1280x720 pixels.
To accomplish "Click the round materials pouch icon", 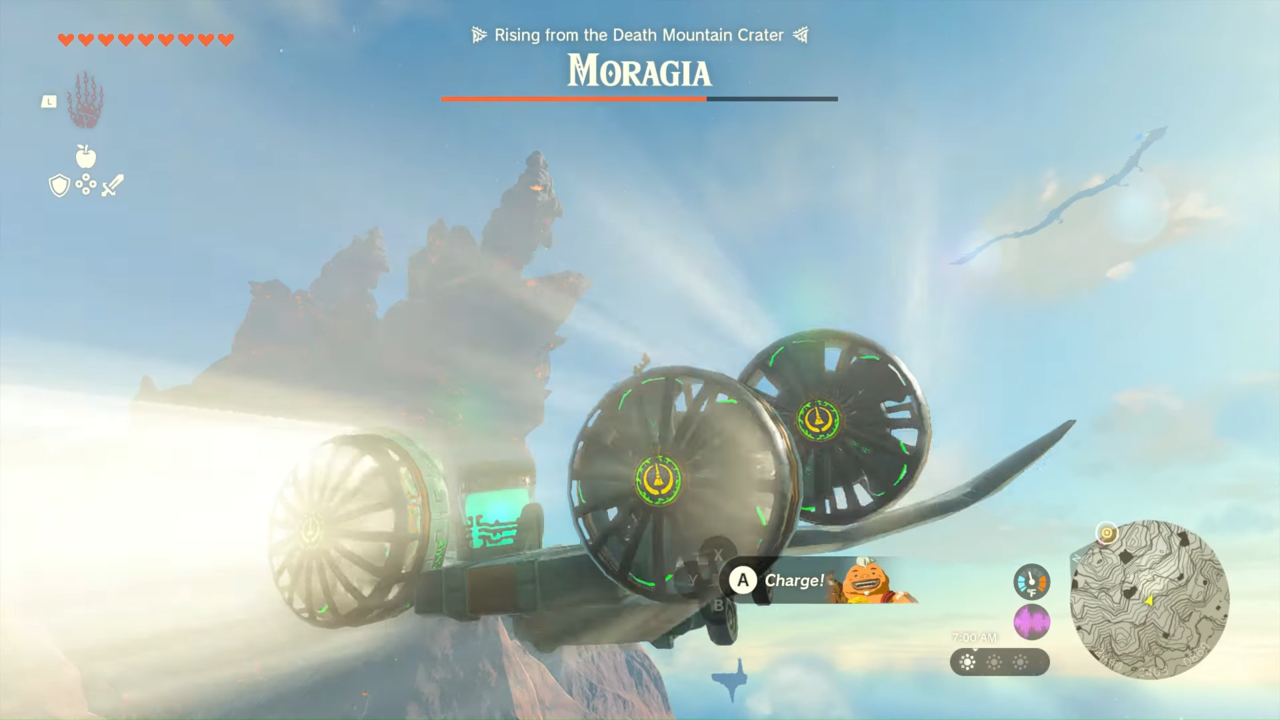I will (x=86, y=185).
